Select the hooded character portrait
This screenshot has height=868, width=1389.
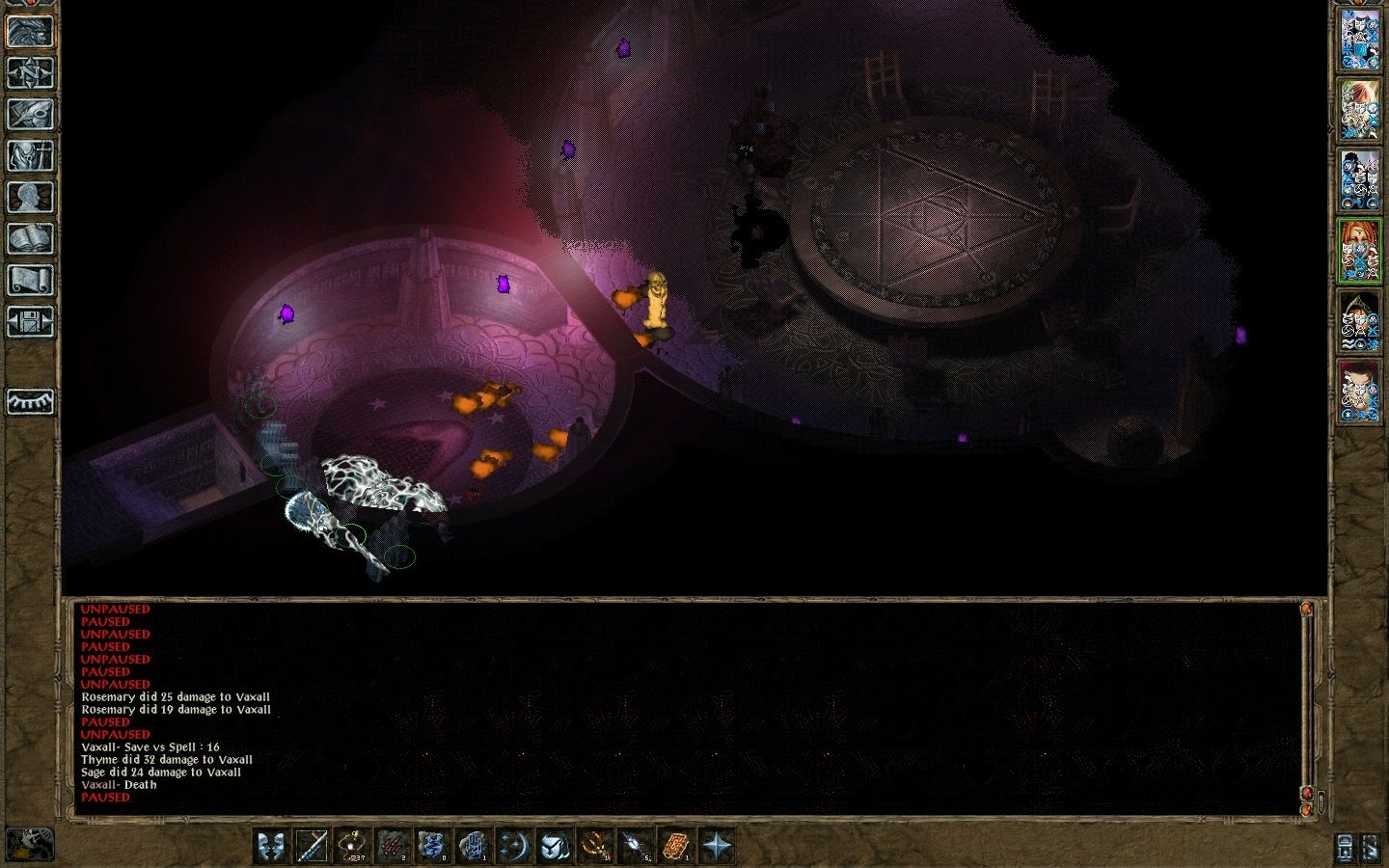1360,321
